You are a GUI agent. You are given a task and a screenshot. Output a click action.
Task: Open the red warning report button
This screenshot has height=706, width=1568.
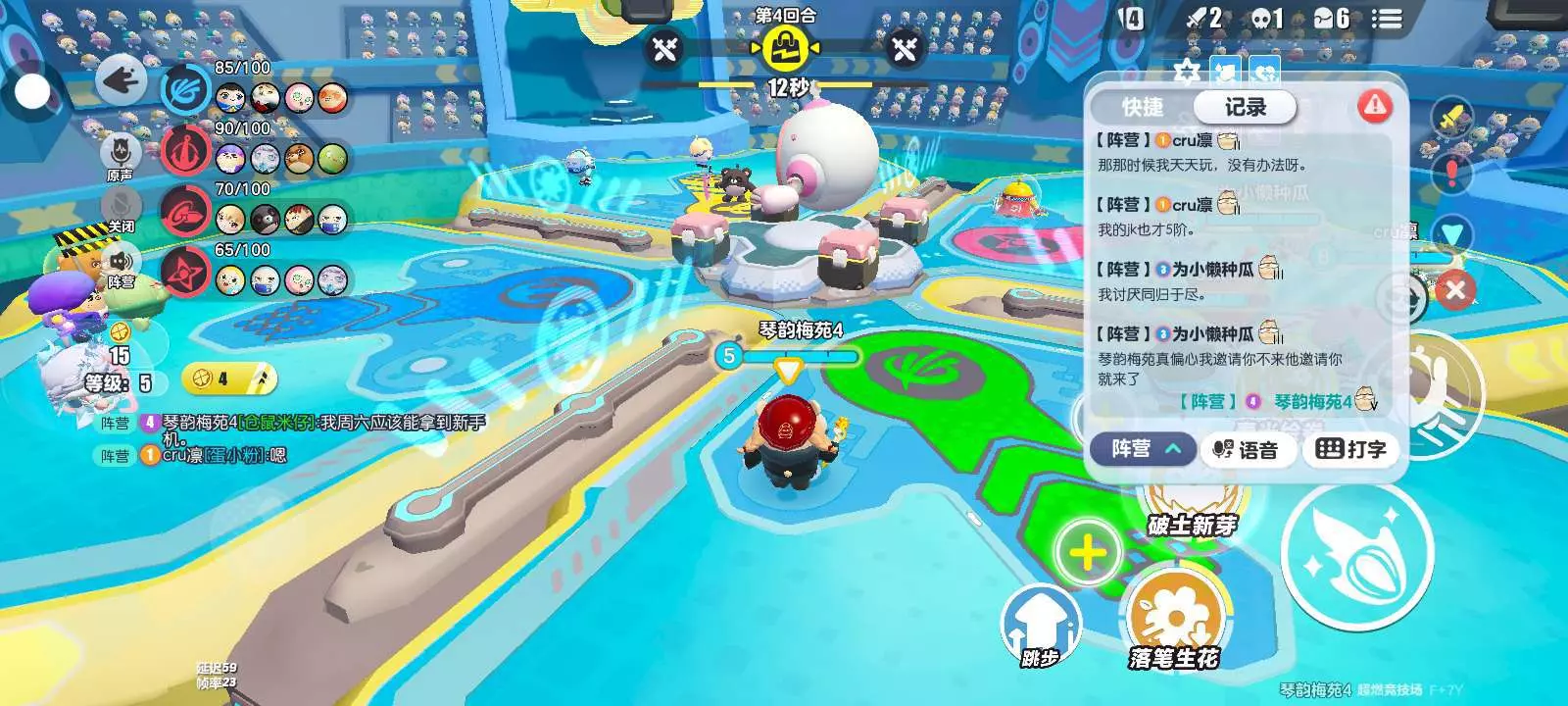point(1375,105)
